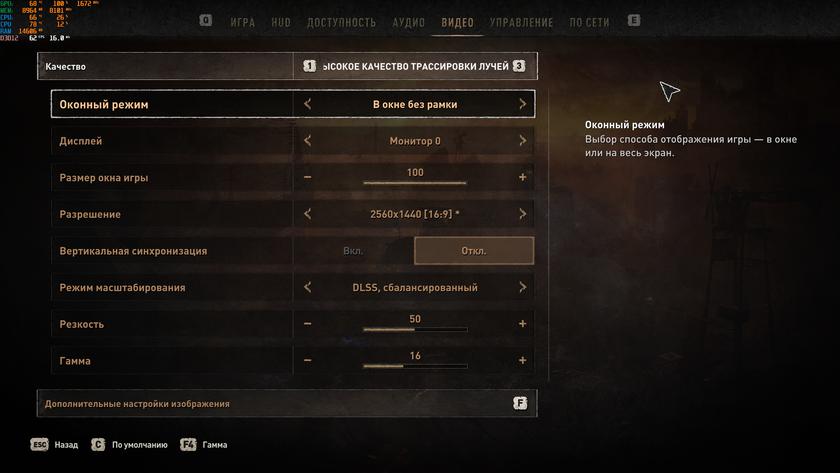Open the АУДИО settings tab
The height and width of the screenshot is (473, 840).
(x=409, y=22)
